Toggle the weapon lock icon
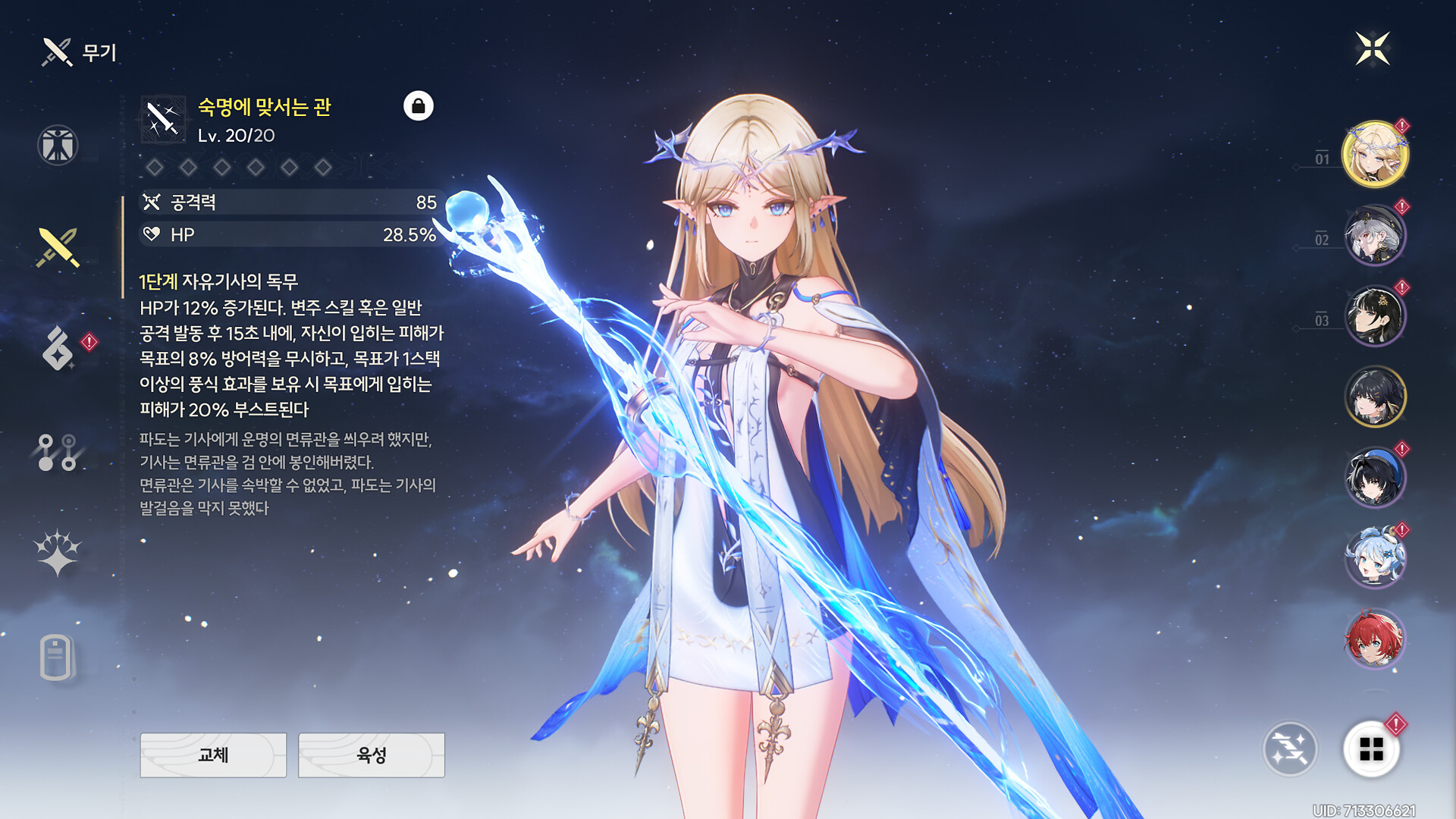This screenshot has height=819, width=1456. tap(418, 106)
